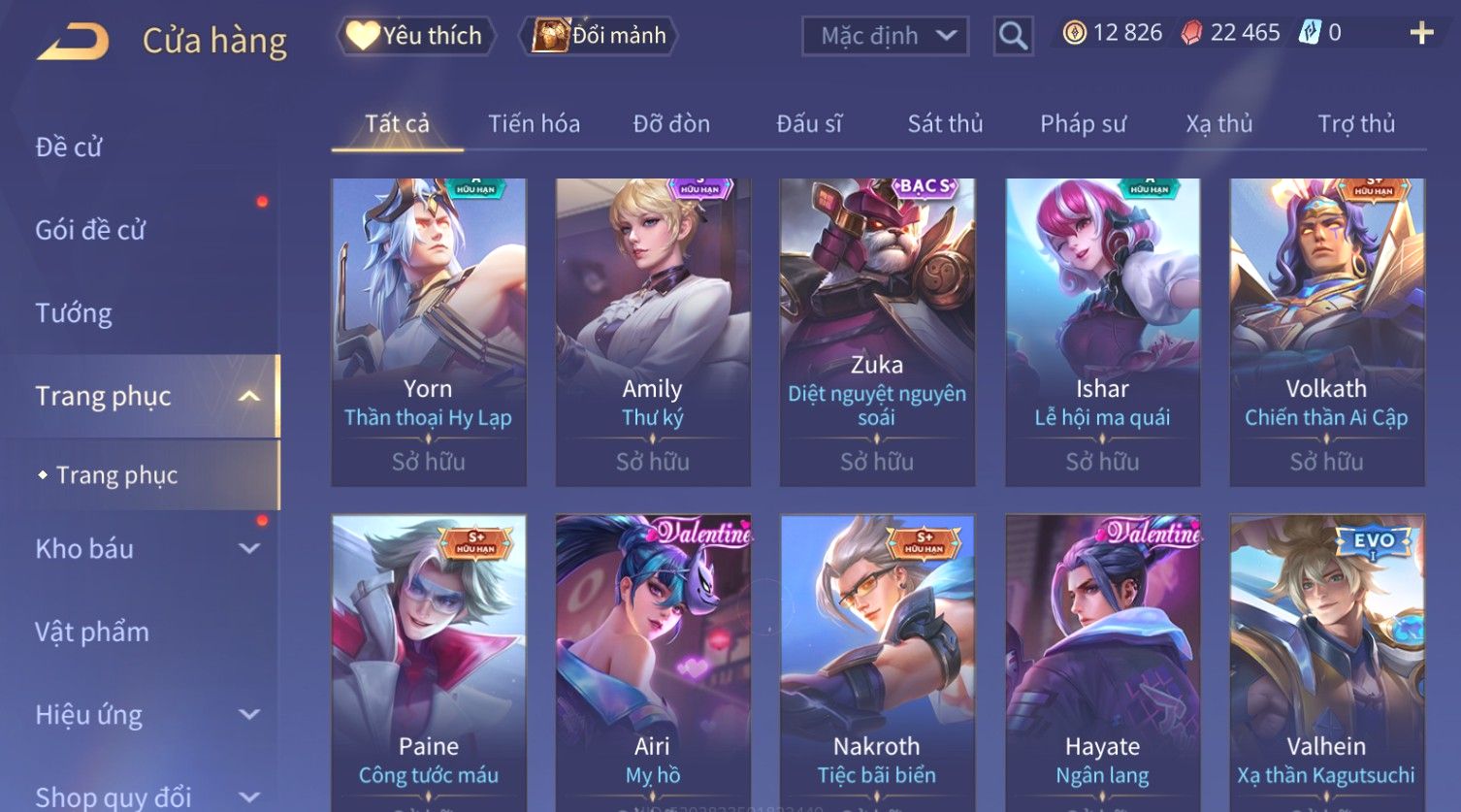Switch to the Đỡ đòn tab

pos(671,124)
